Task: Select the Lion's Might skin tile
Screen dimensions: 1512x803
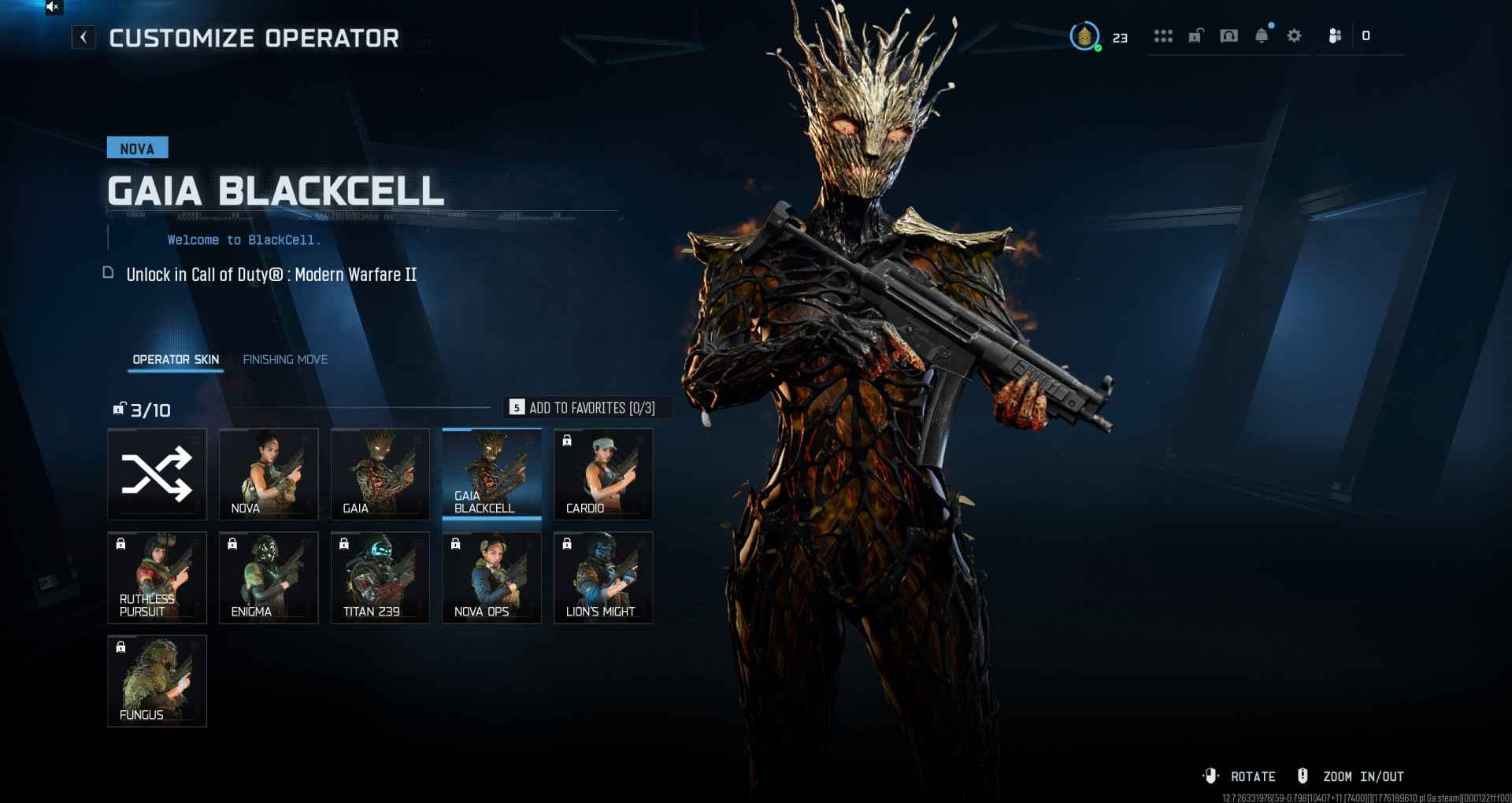Action: (603, 578)
